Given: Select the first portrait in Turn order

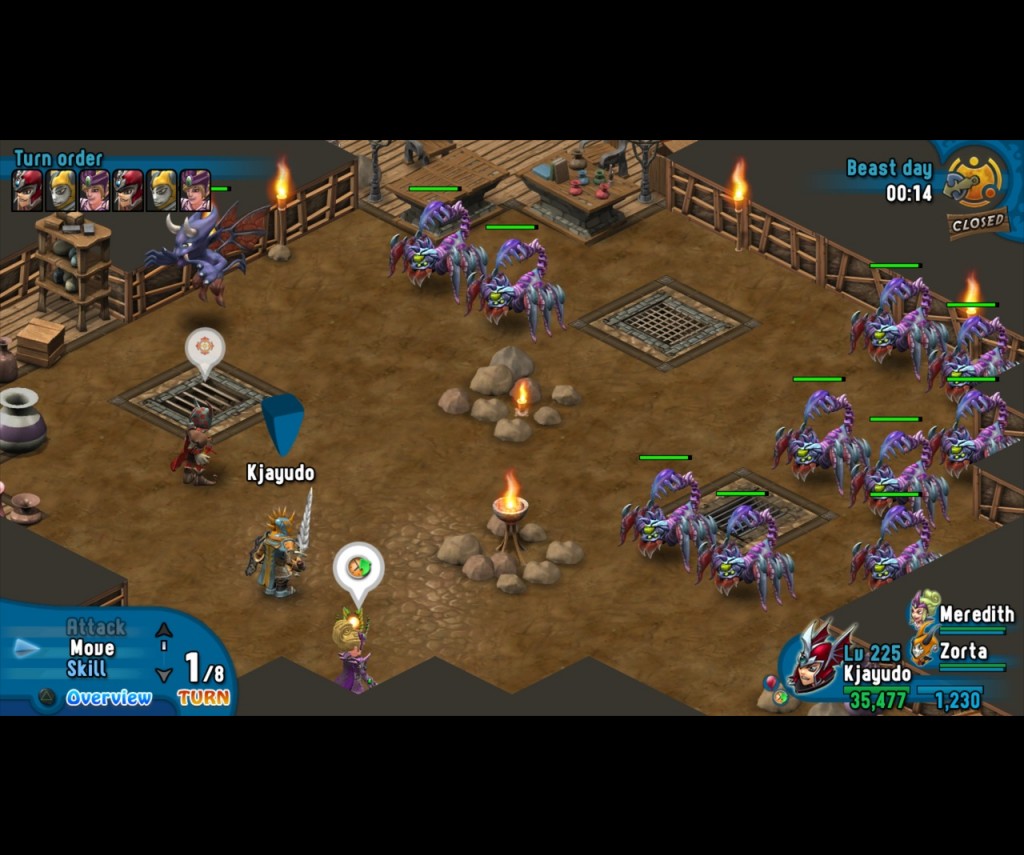Looking at the screenshot, I should tap(27, 190).
